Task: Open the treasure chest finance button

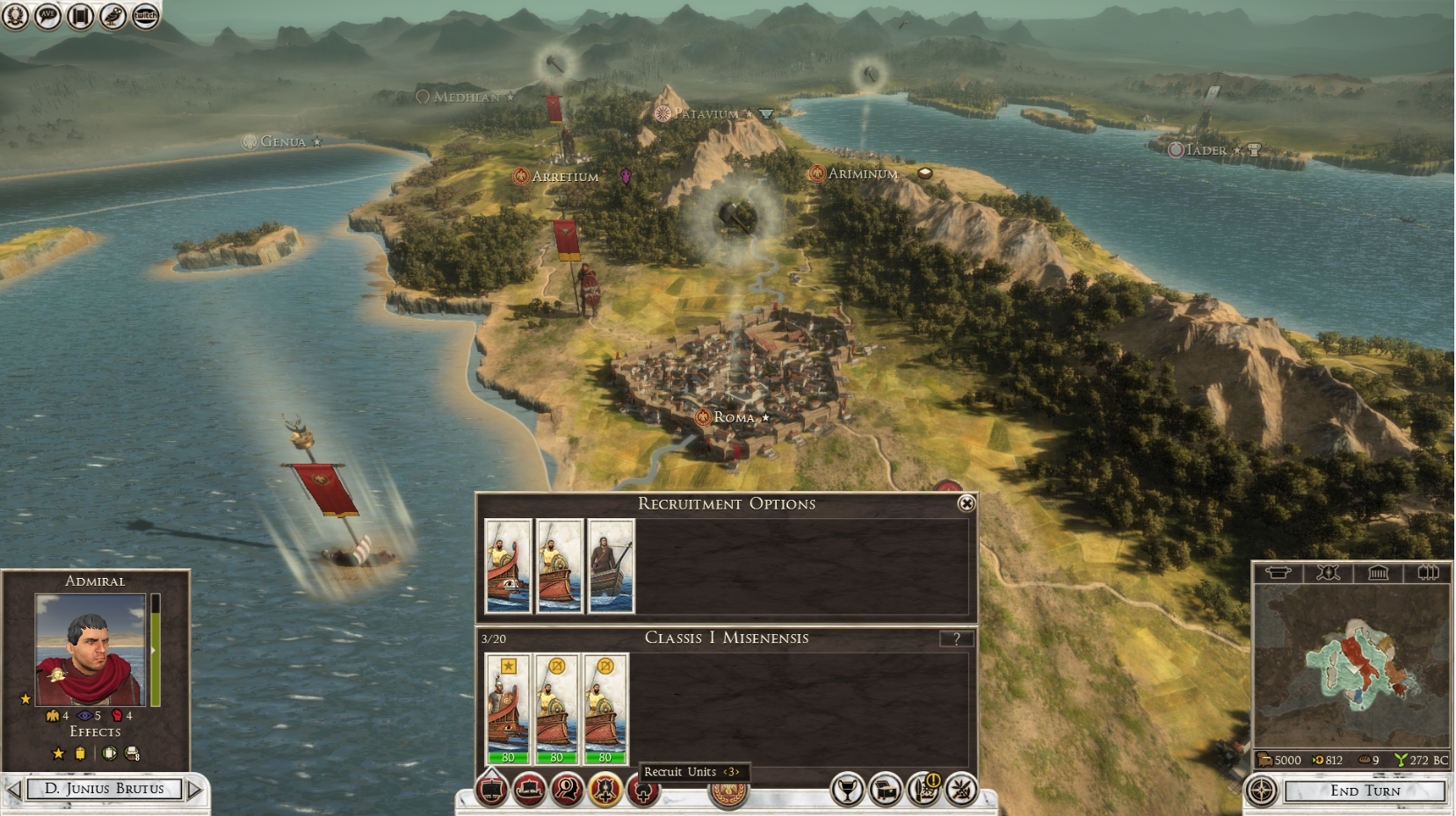Action: pyautogui.click(x=886, y=791)
